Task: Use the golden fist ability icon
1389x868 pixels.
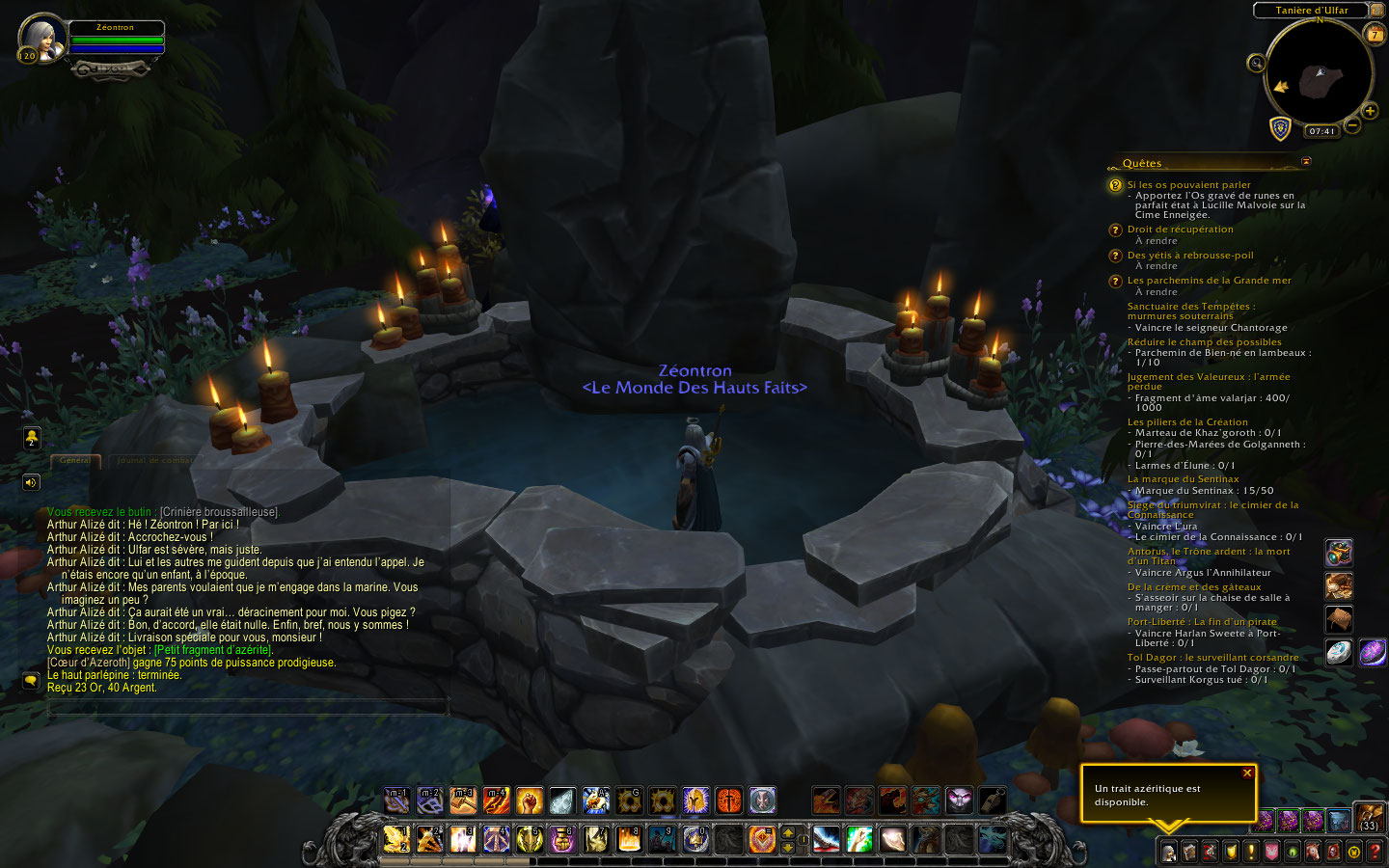Action: (529, 800)
